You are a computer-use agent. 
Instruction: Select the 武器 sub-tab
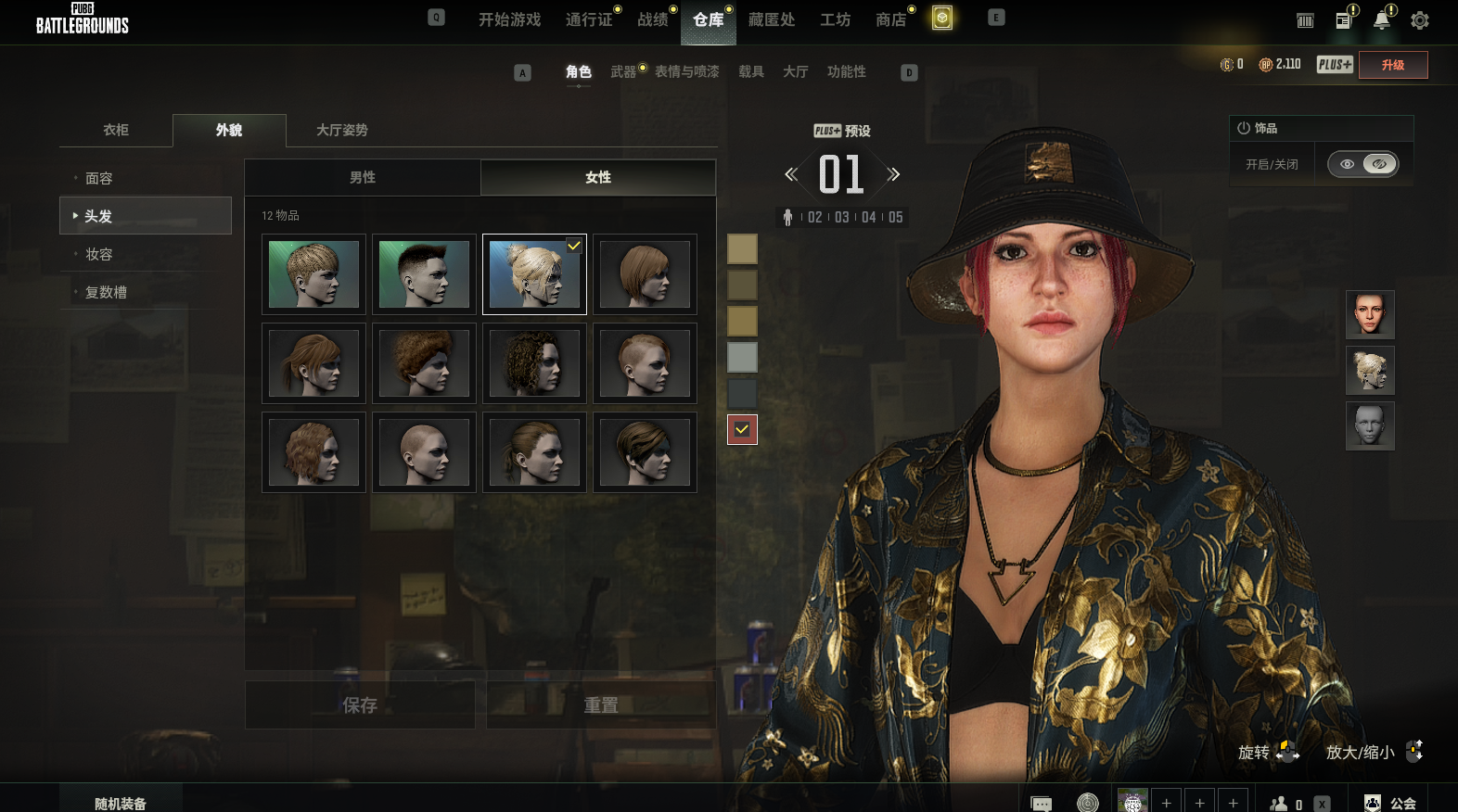point(623,71)
